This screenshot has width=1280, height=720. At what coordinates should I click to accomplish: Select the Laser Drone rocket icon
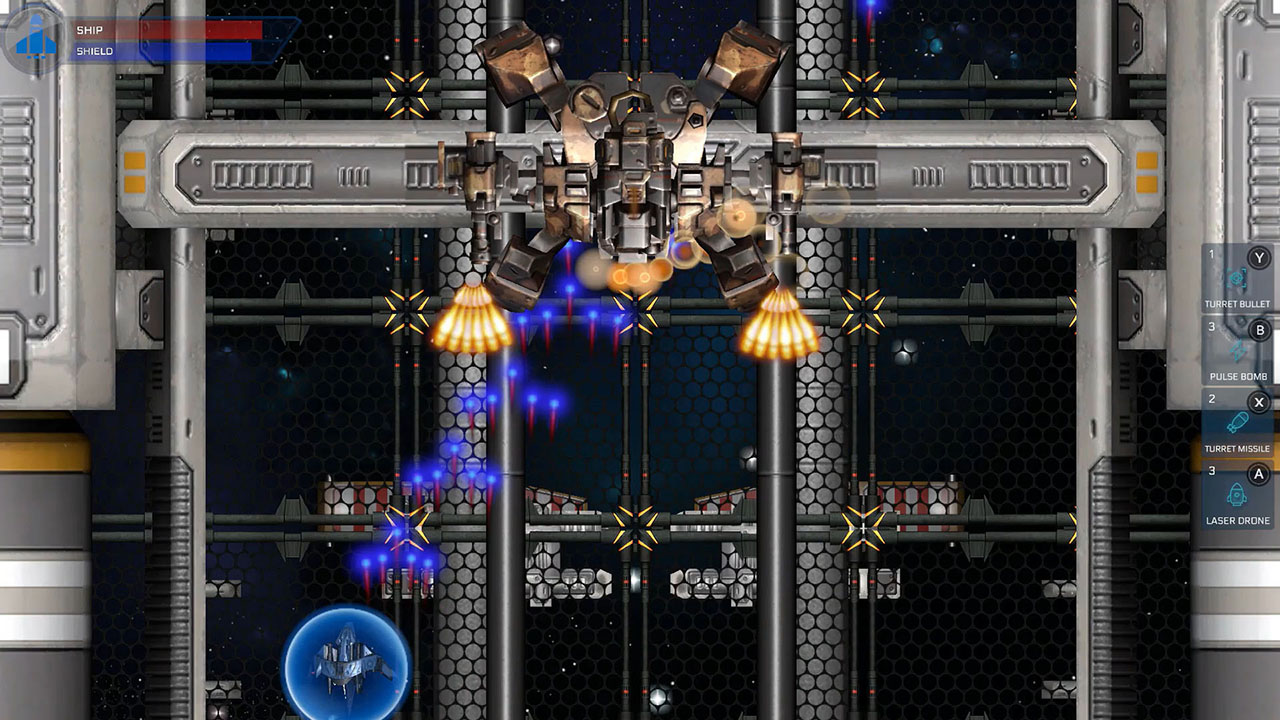tap(1238, 495)
